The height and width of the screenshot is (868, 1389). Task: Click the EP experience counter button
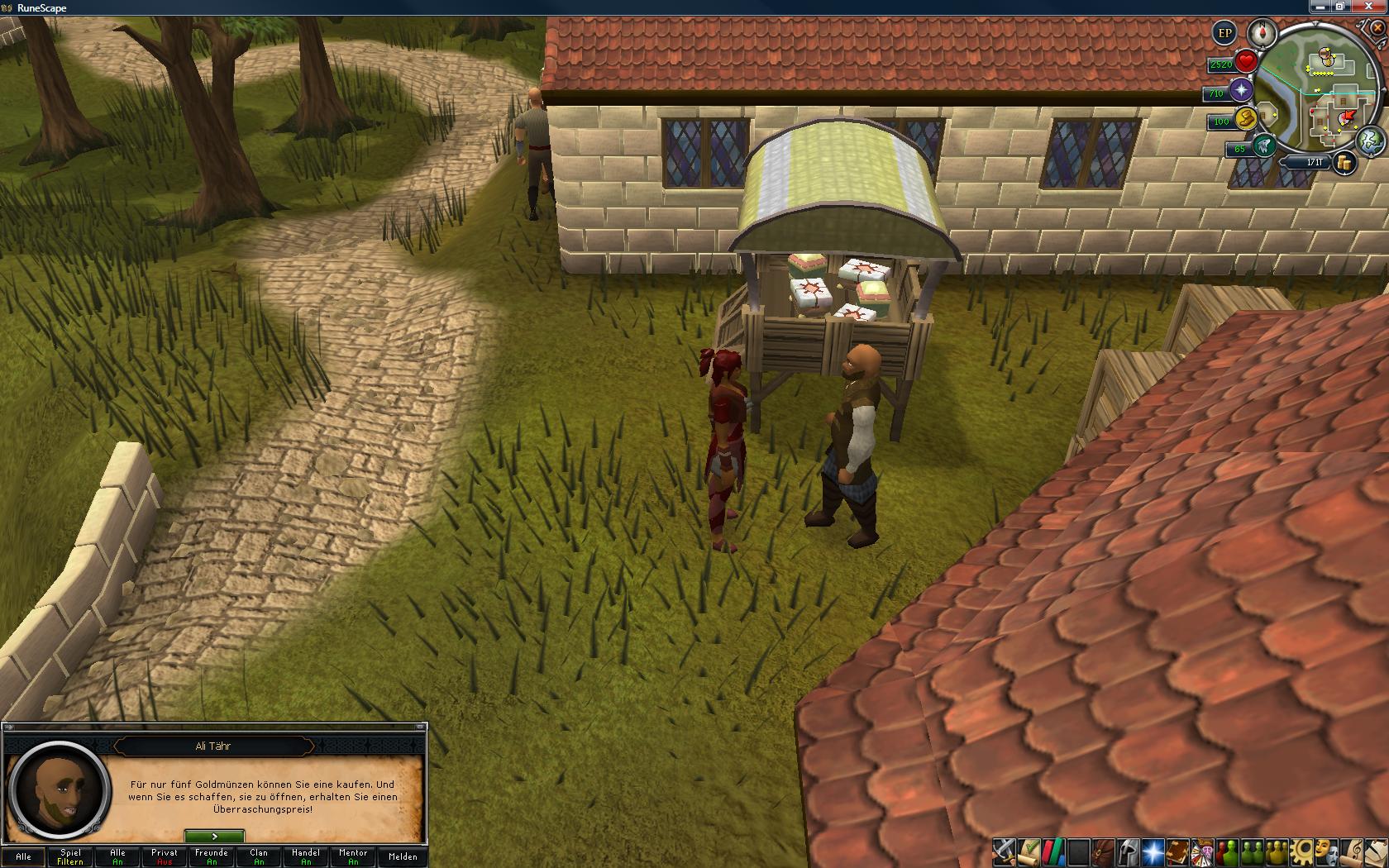tap(1224, 34)
